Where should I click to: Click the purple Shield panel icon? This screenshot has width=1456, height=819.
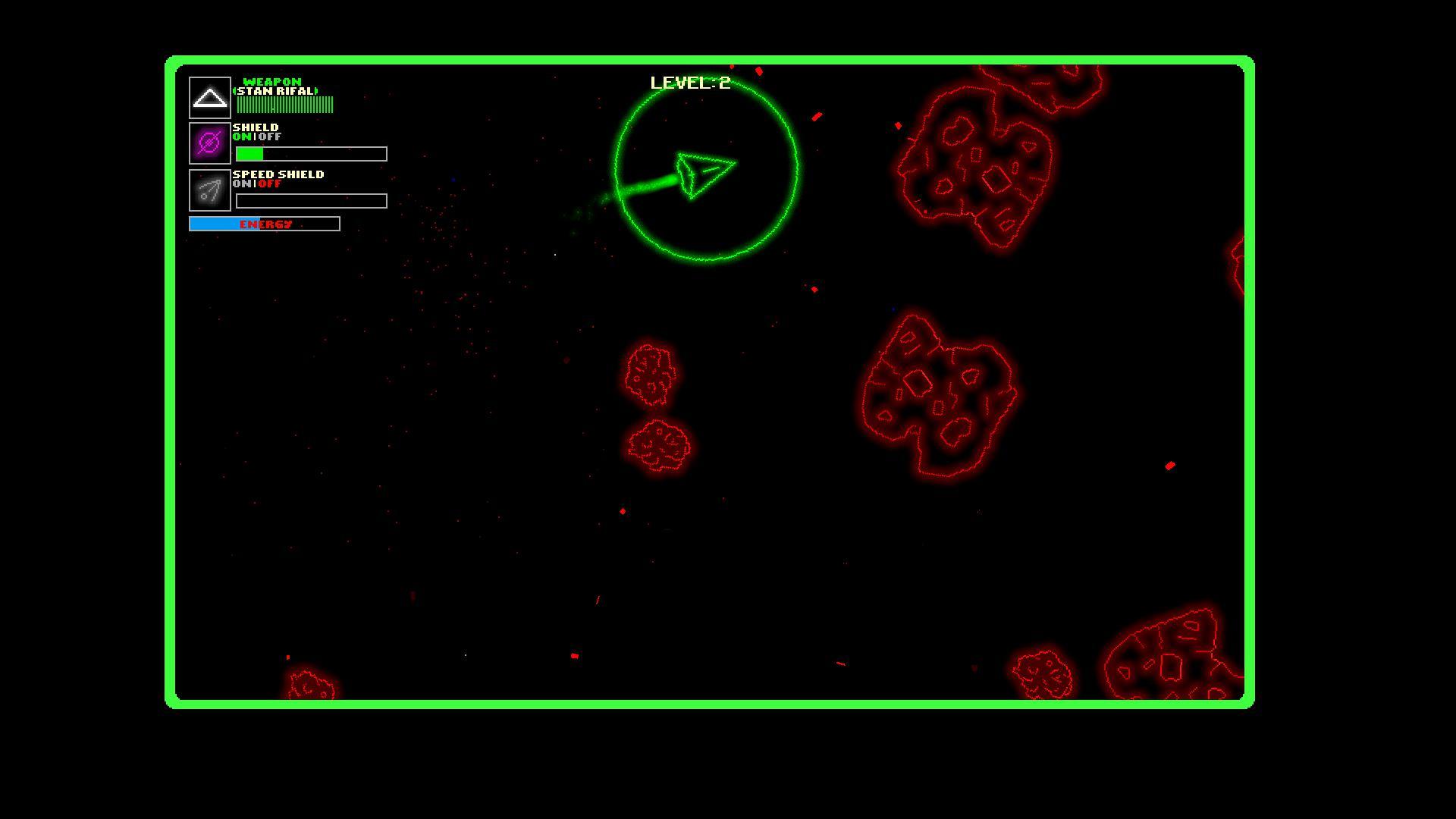coord(209,143)
